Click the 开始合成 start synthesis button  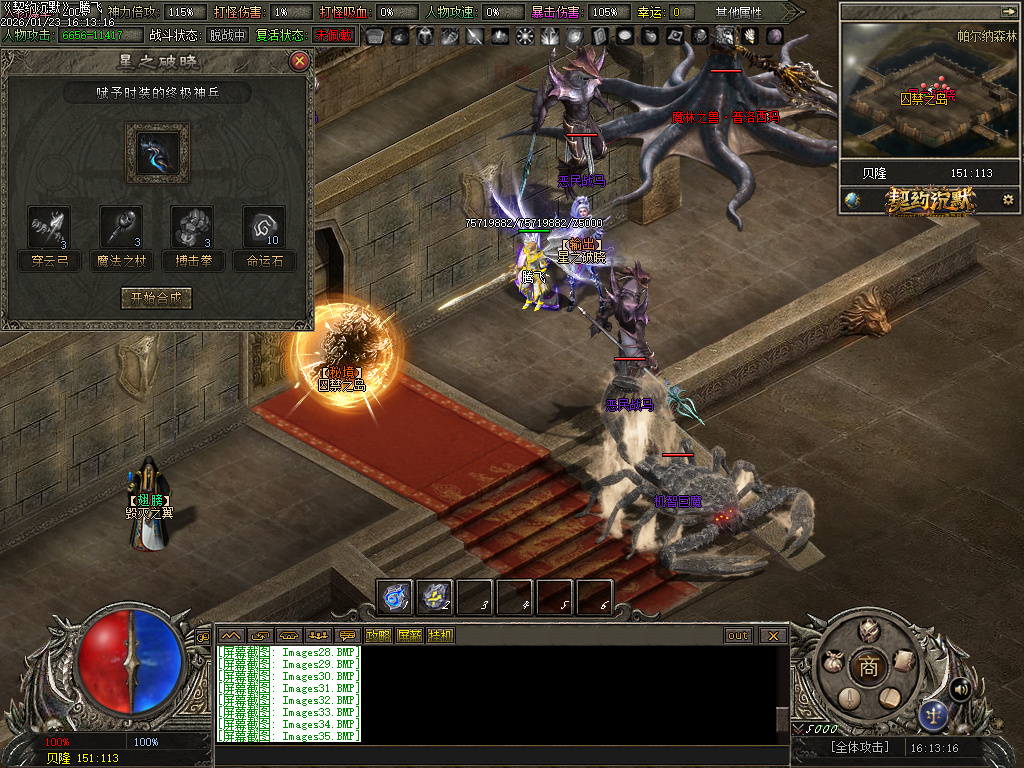tap(156, 298)
